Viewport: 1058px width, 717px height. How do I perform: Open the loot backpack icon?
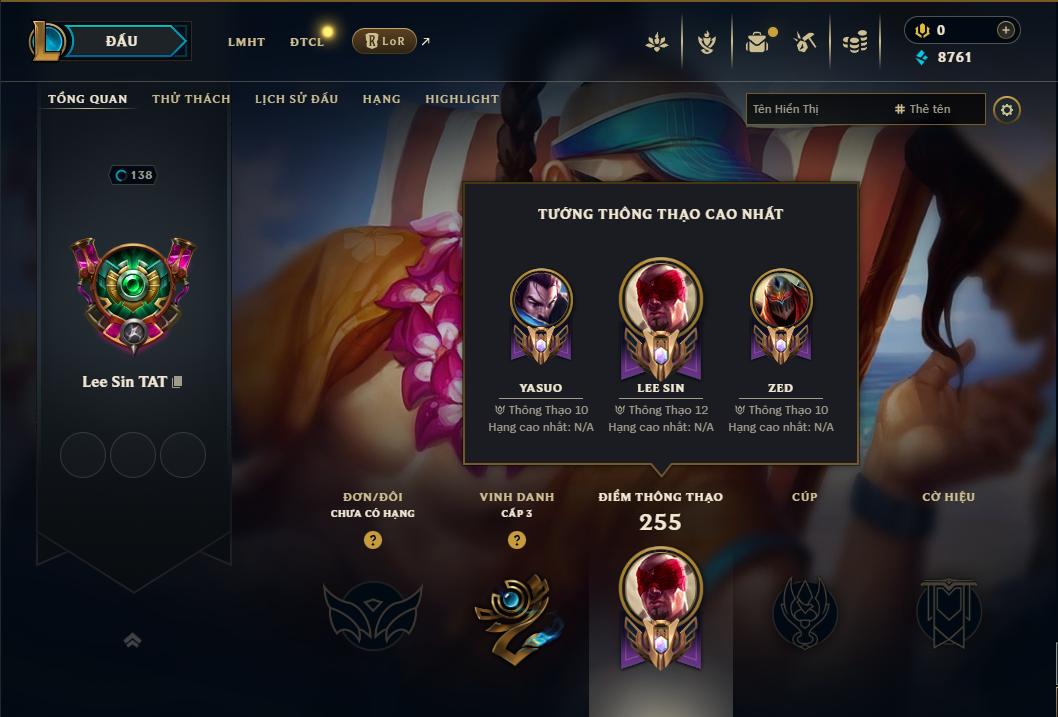(757, 42)
